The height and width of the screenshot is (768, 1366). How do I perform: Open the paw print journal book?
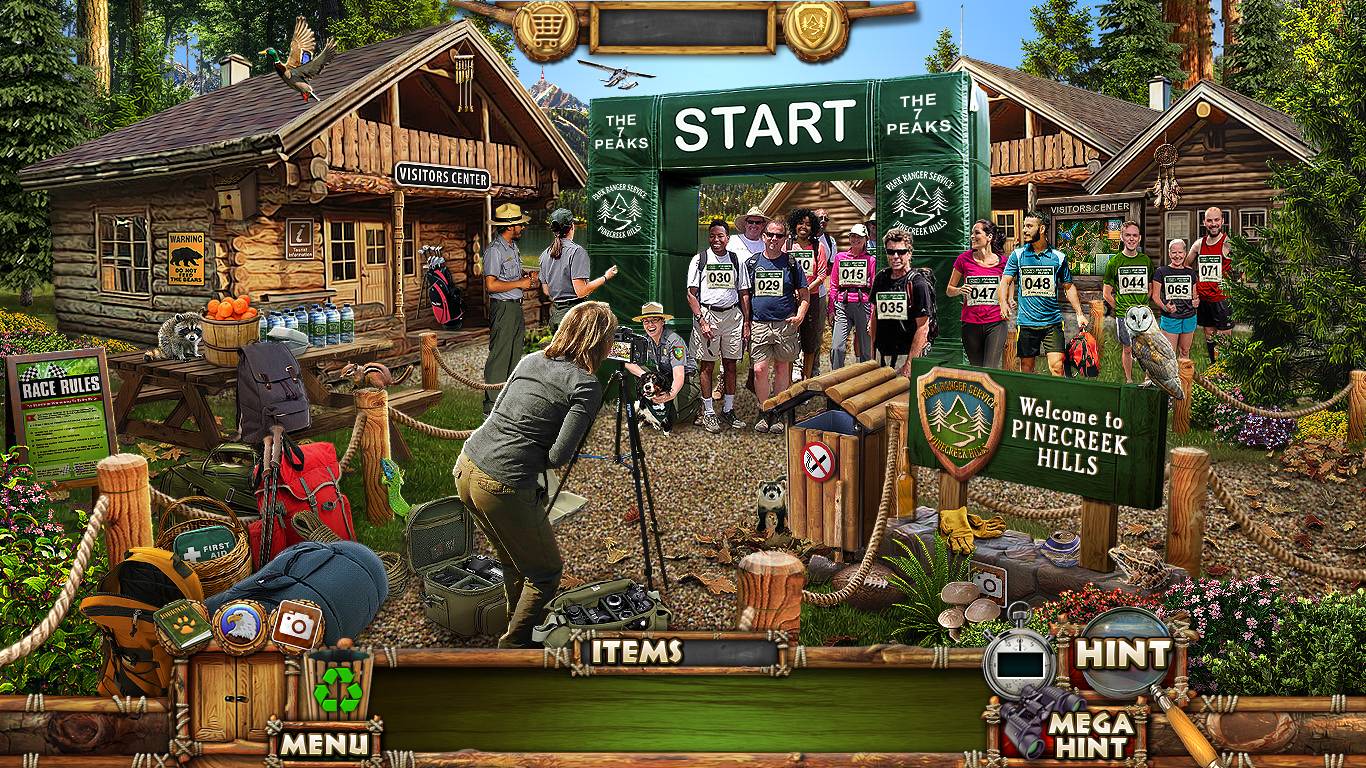coord(183,624)
